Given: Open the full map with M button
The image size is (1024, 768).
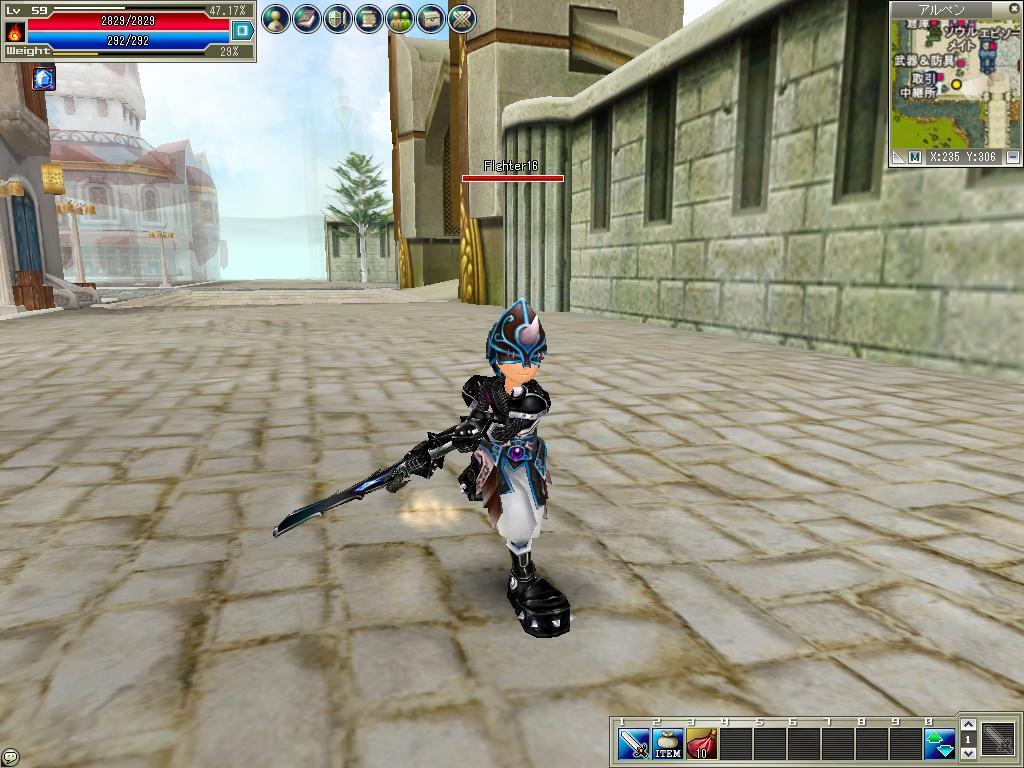Looking at the screenshot, I should click(x=914, y=157).
